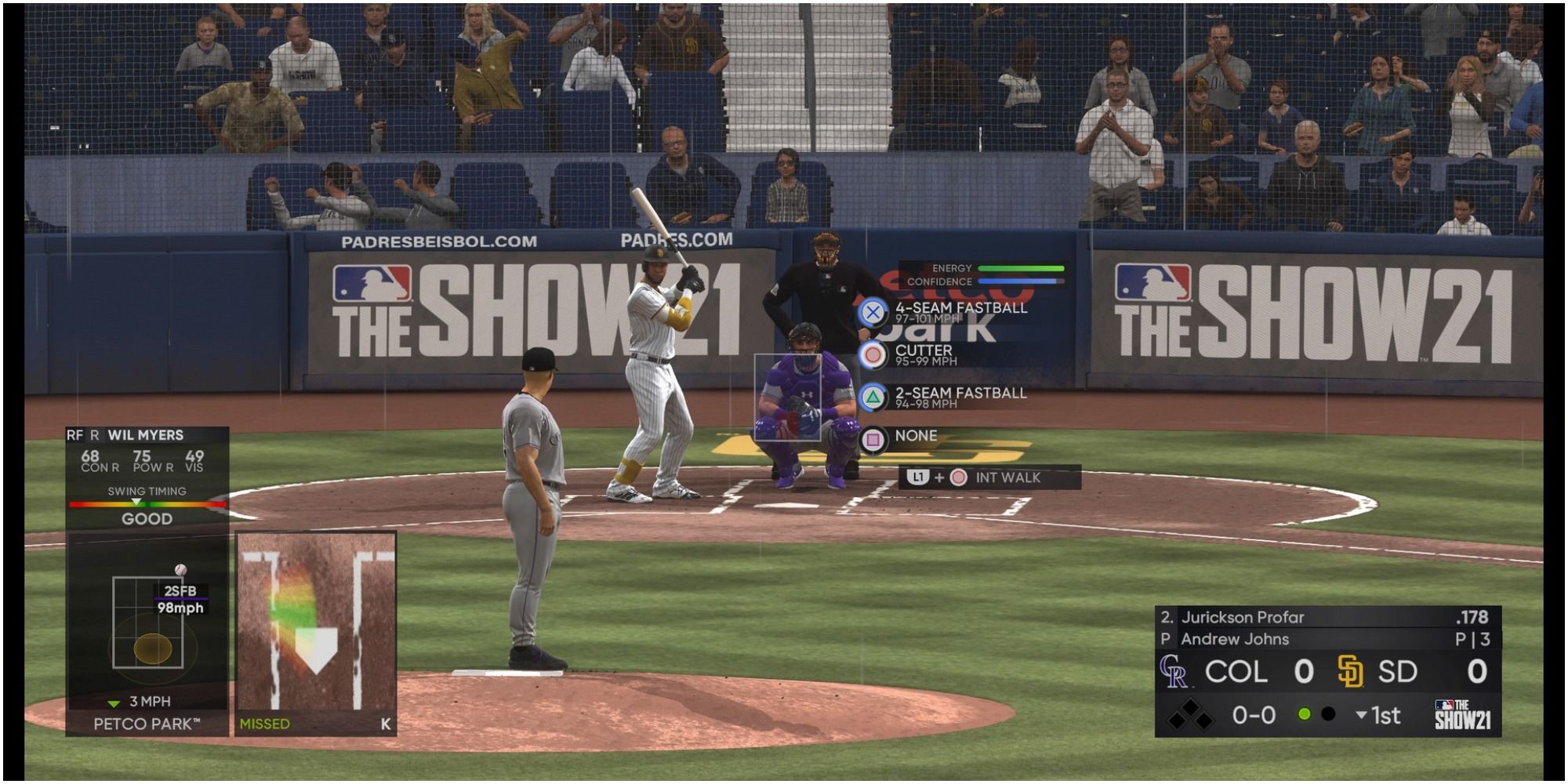Toggle the green ball count dot

[1304, 713]
